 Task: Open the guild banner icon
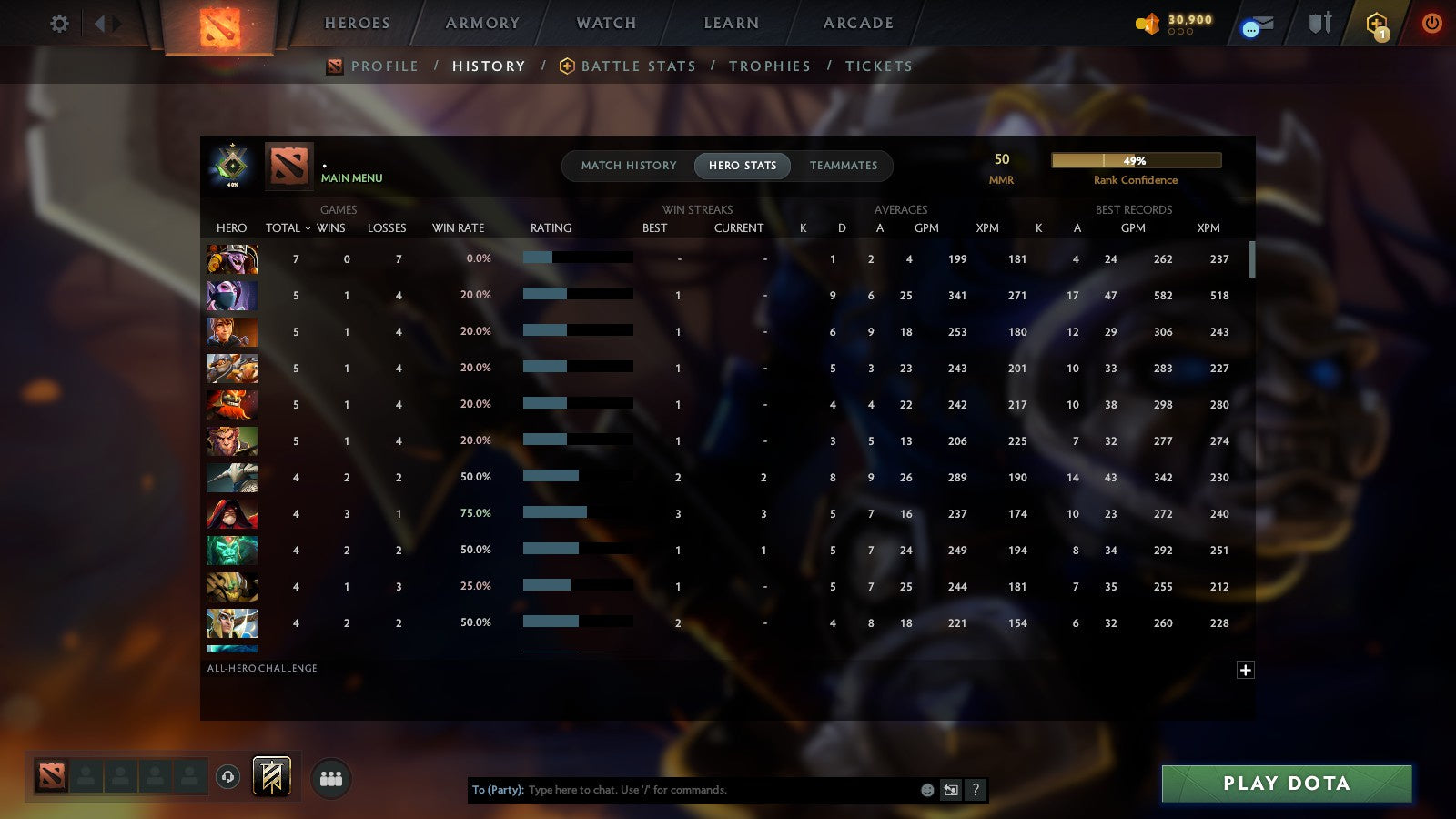click(x=271, y=775)
